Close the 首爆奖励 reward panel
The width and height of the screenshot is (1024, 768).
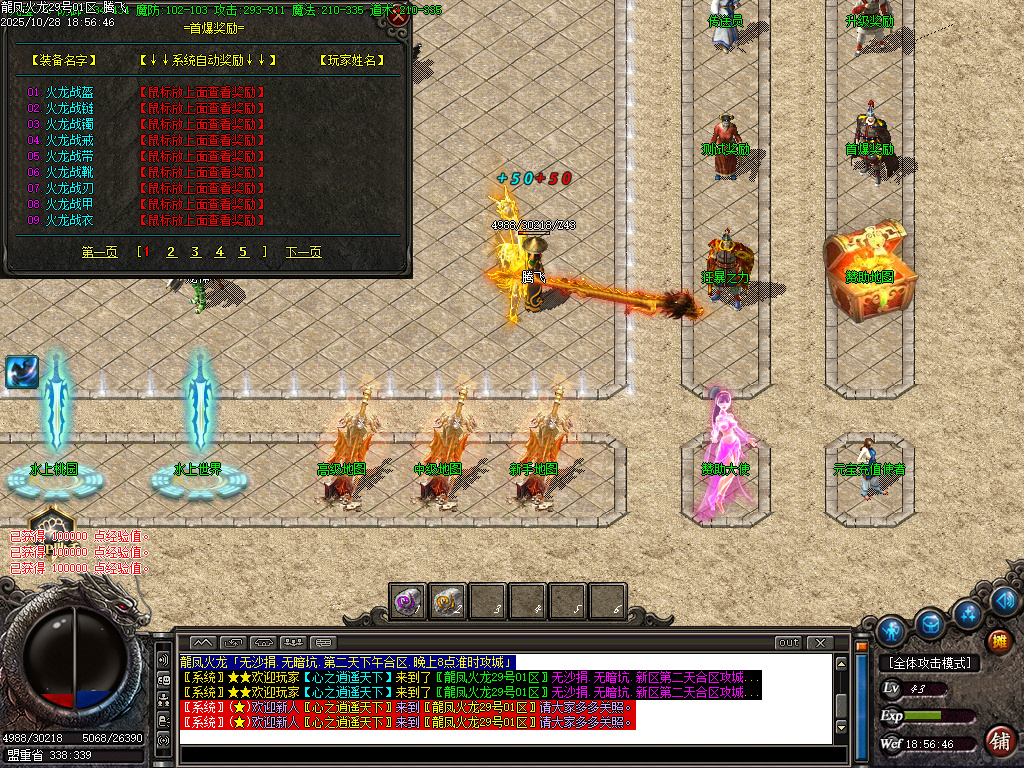pyautogui.click(x=398, y=16)
